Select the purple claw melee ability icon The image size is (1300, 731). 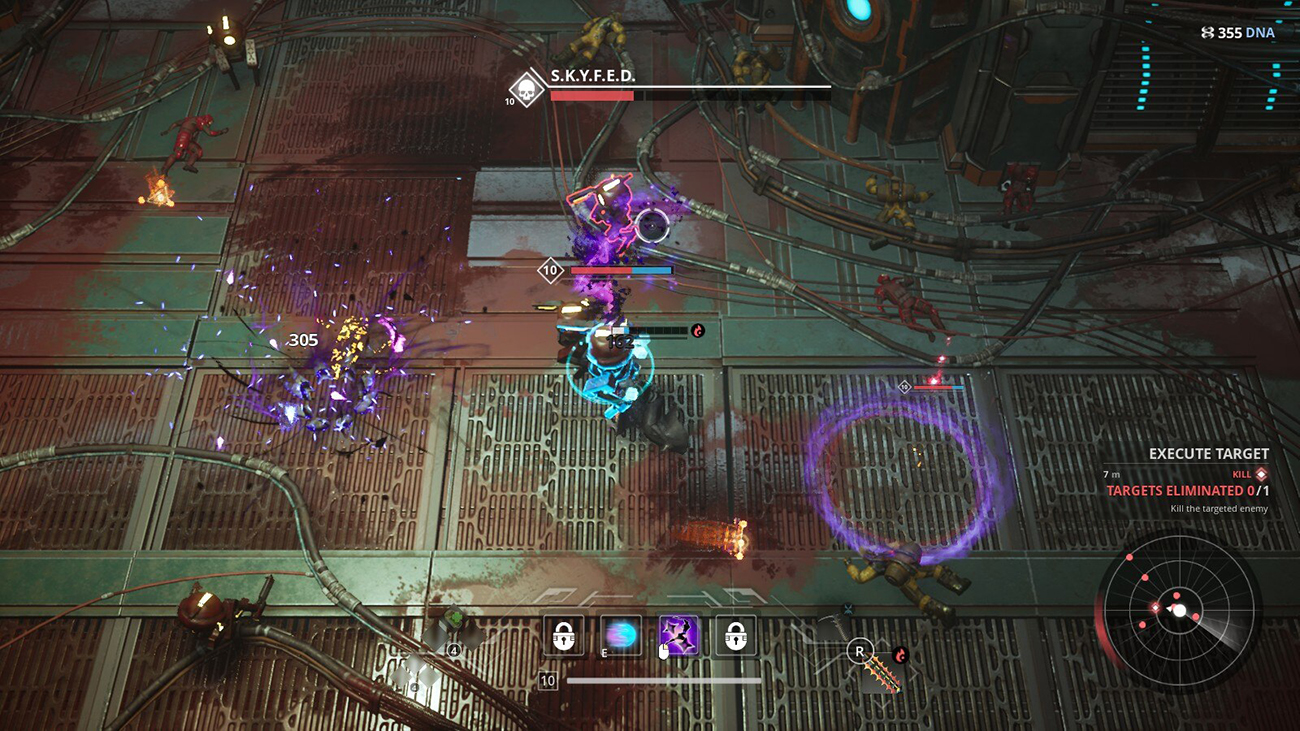point(679,635)
